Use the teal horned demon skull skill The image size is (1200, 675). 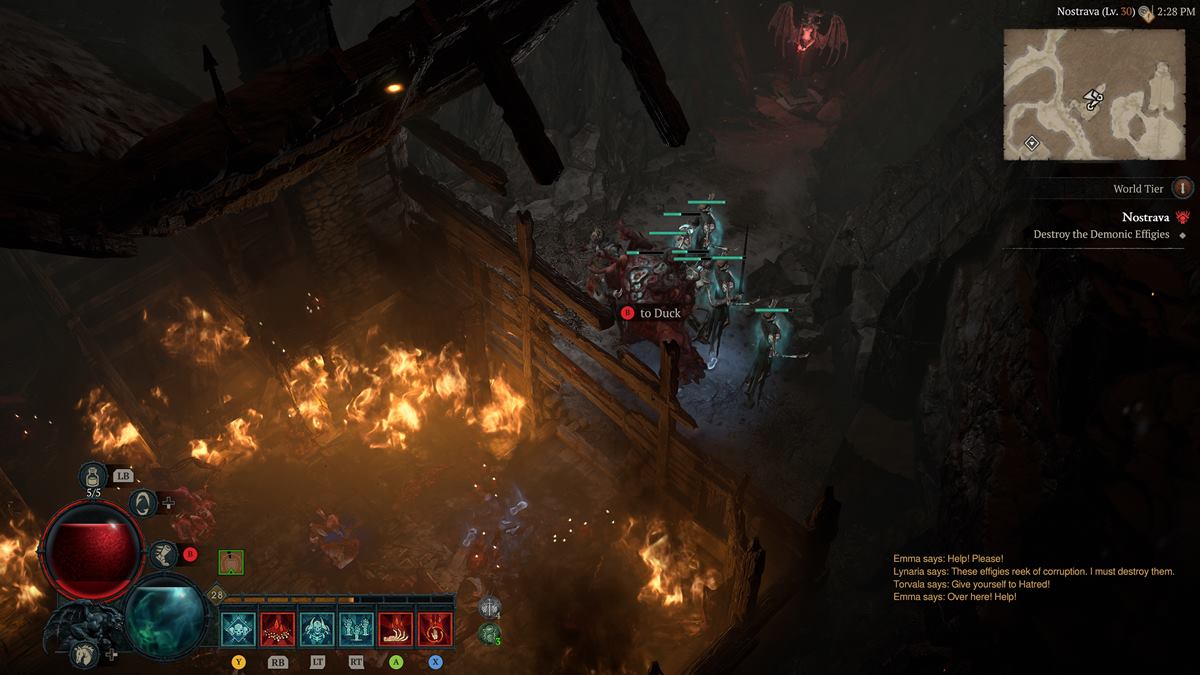click(317, 629)
